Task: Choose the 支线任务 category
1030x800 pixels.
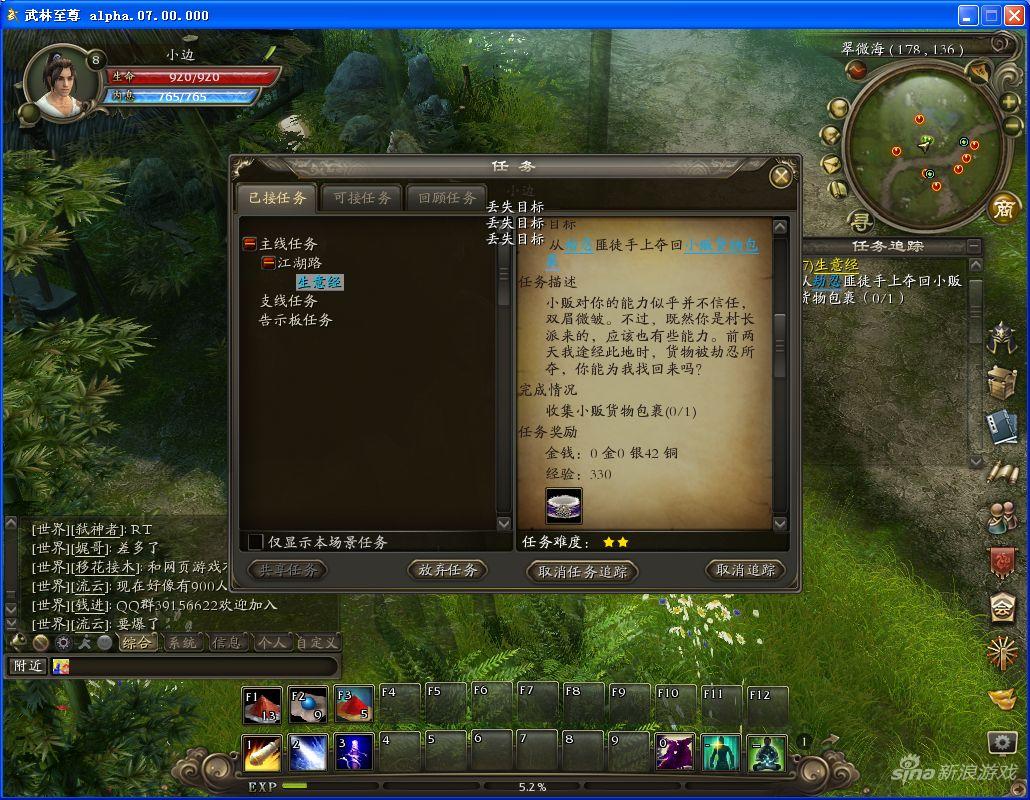Action: [x=288, y=301]
